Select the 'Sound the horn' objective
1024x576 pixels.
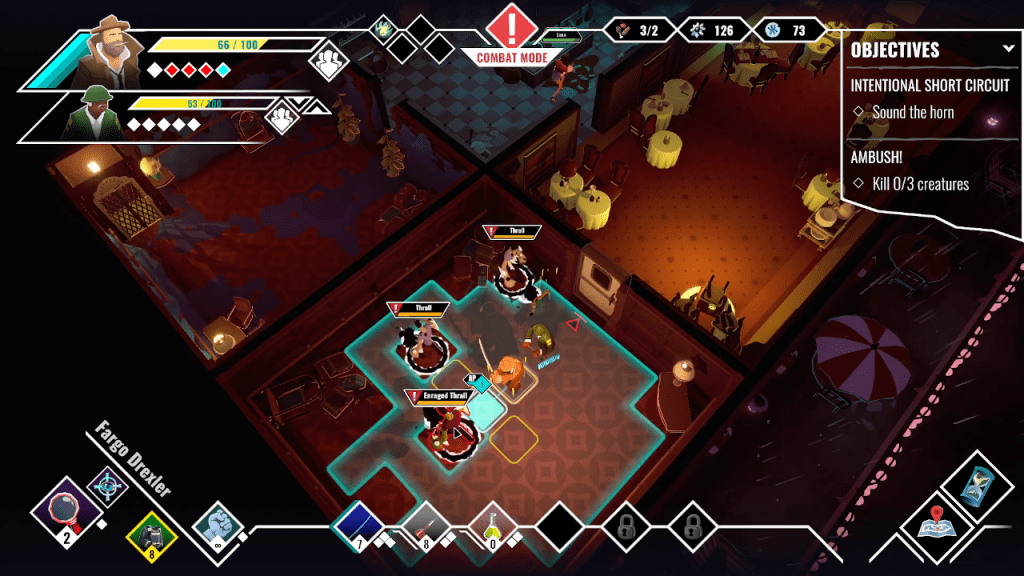pyautogui.click(x=912, y=112)
